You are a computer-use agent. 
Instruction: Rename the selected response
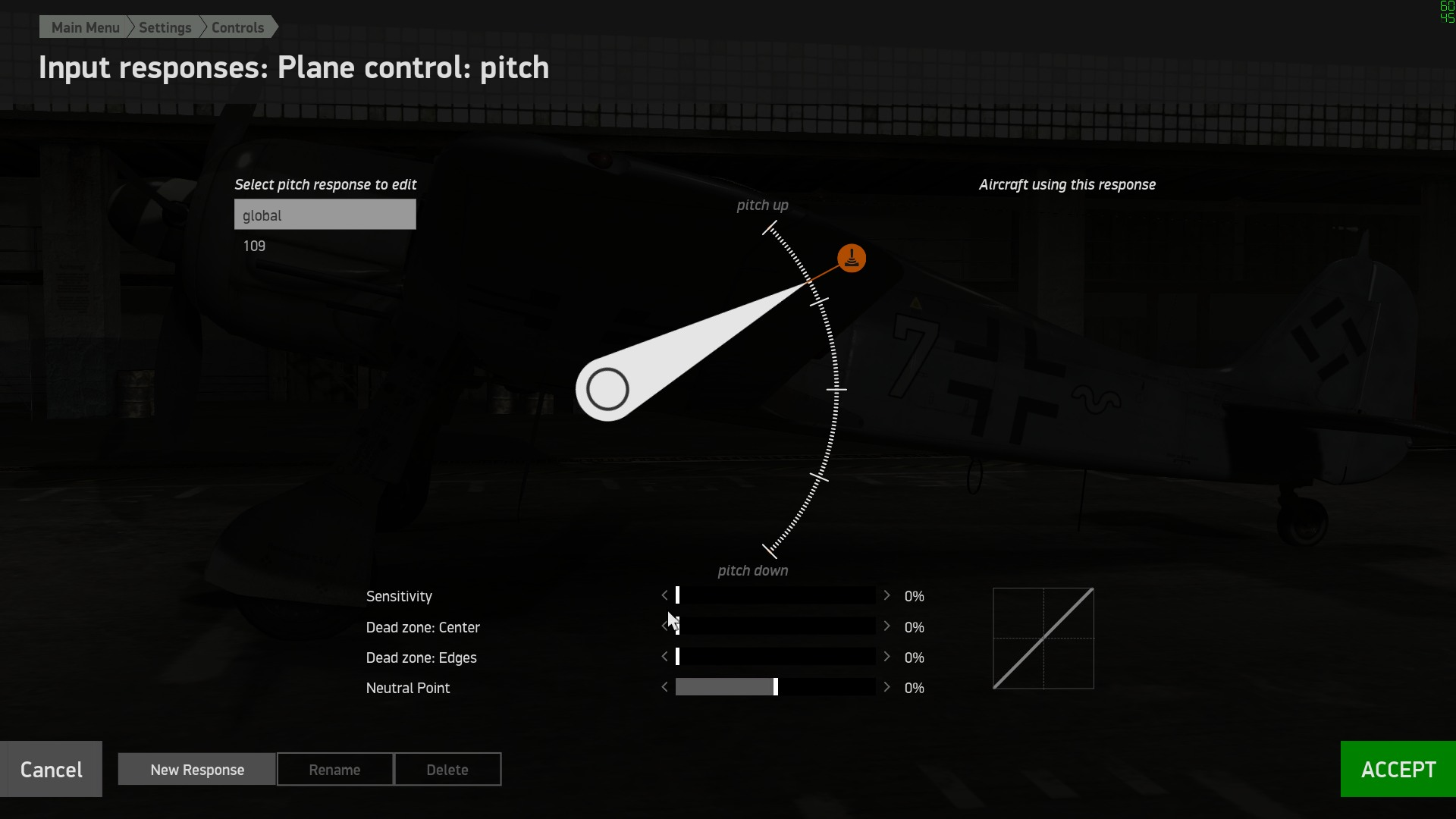pyautogui.click(x=334, y=770)
